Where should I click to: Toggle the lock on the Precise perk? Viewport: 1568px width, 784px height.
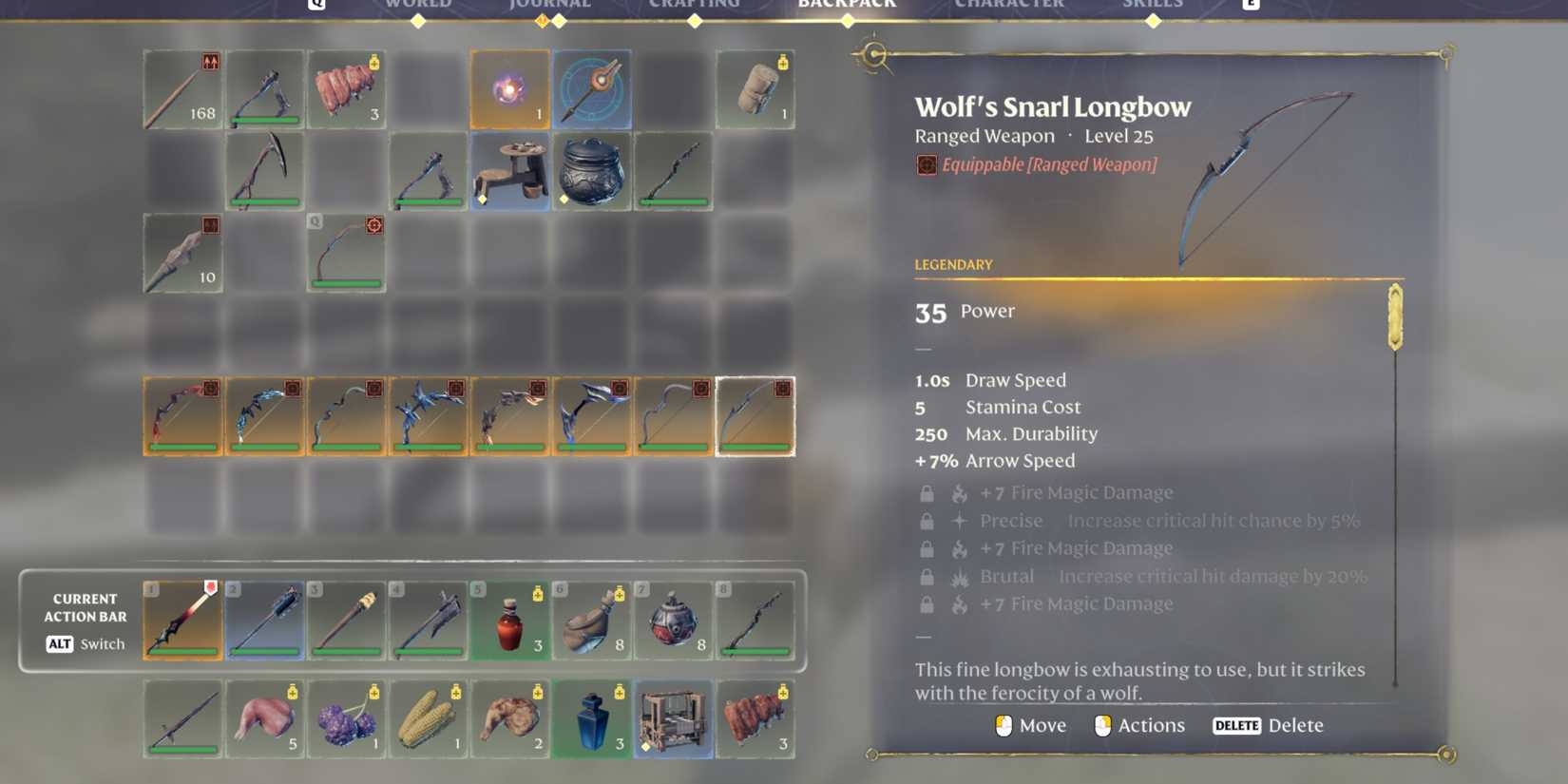click(x=927, y=521)
